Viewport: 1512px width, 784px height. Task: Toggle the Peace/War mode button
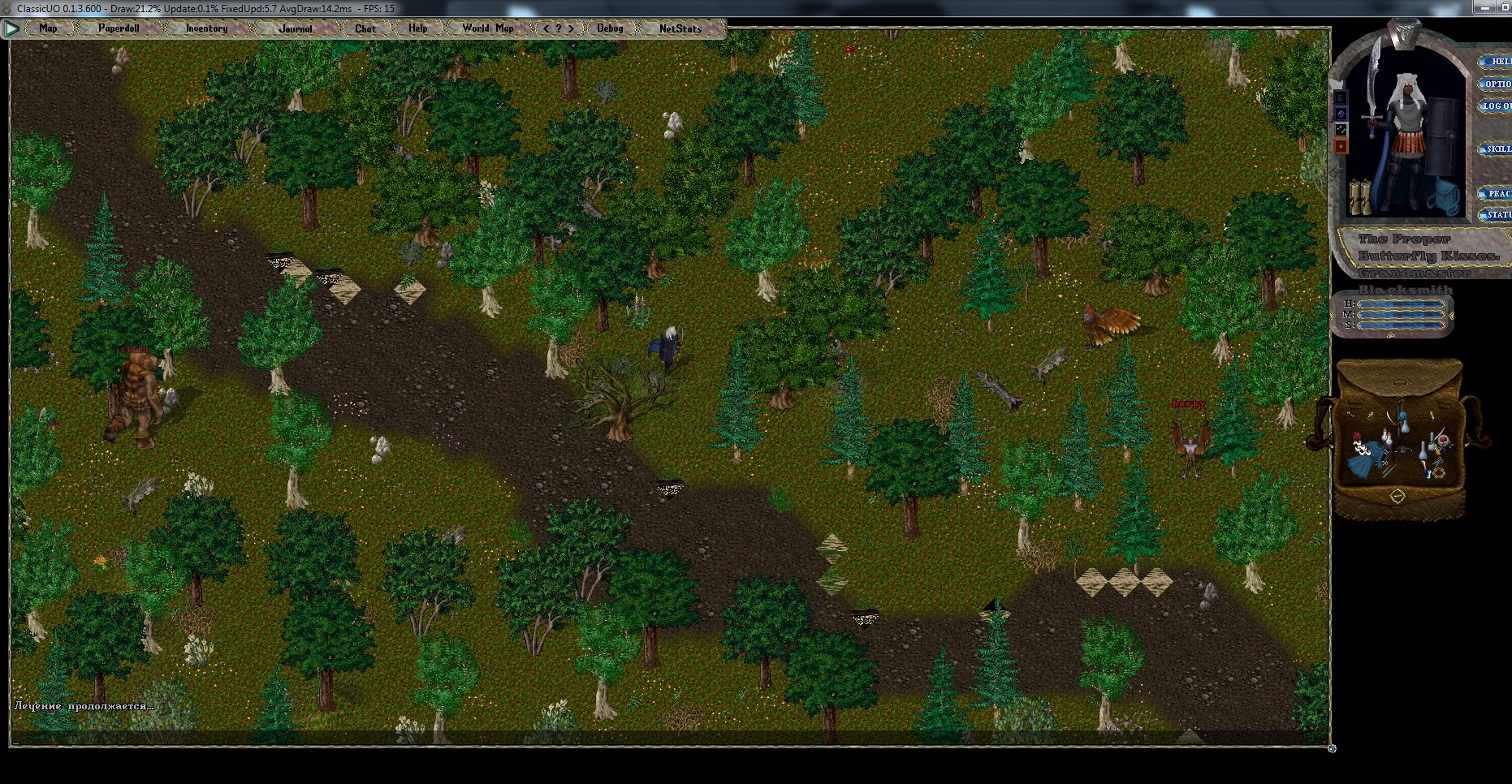click(1496, 193)
